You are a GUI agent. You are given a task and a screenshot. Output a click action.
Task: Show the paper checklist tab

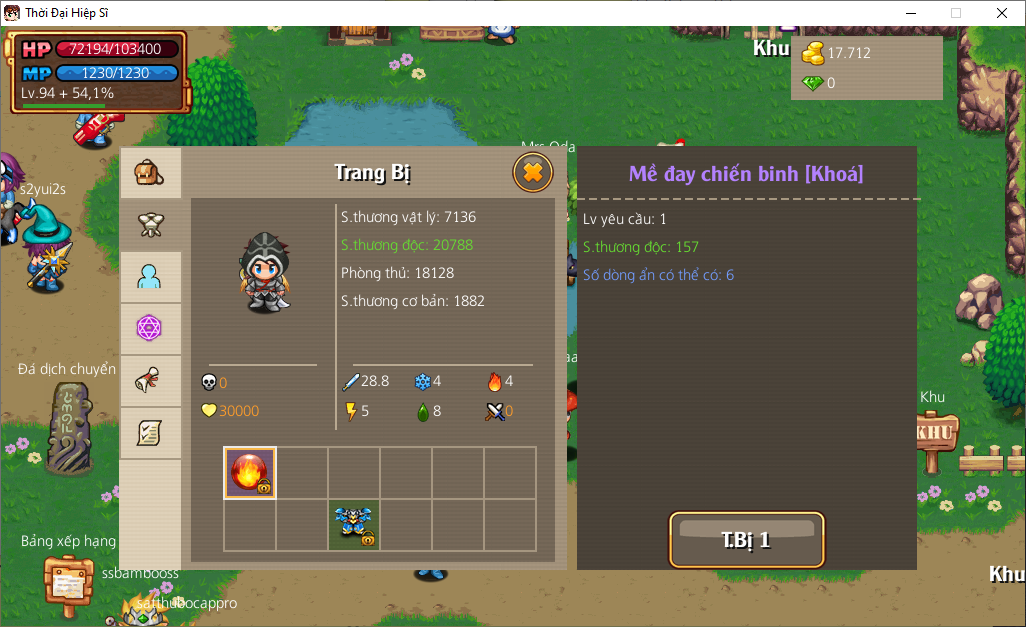[x=150, y=432]
